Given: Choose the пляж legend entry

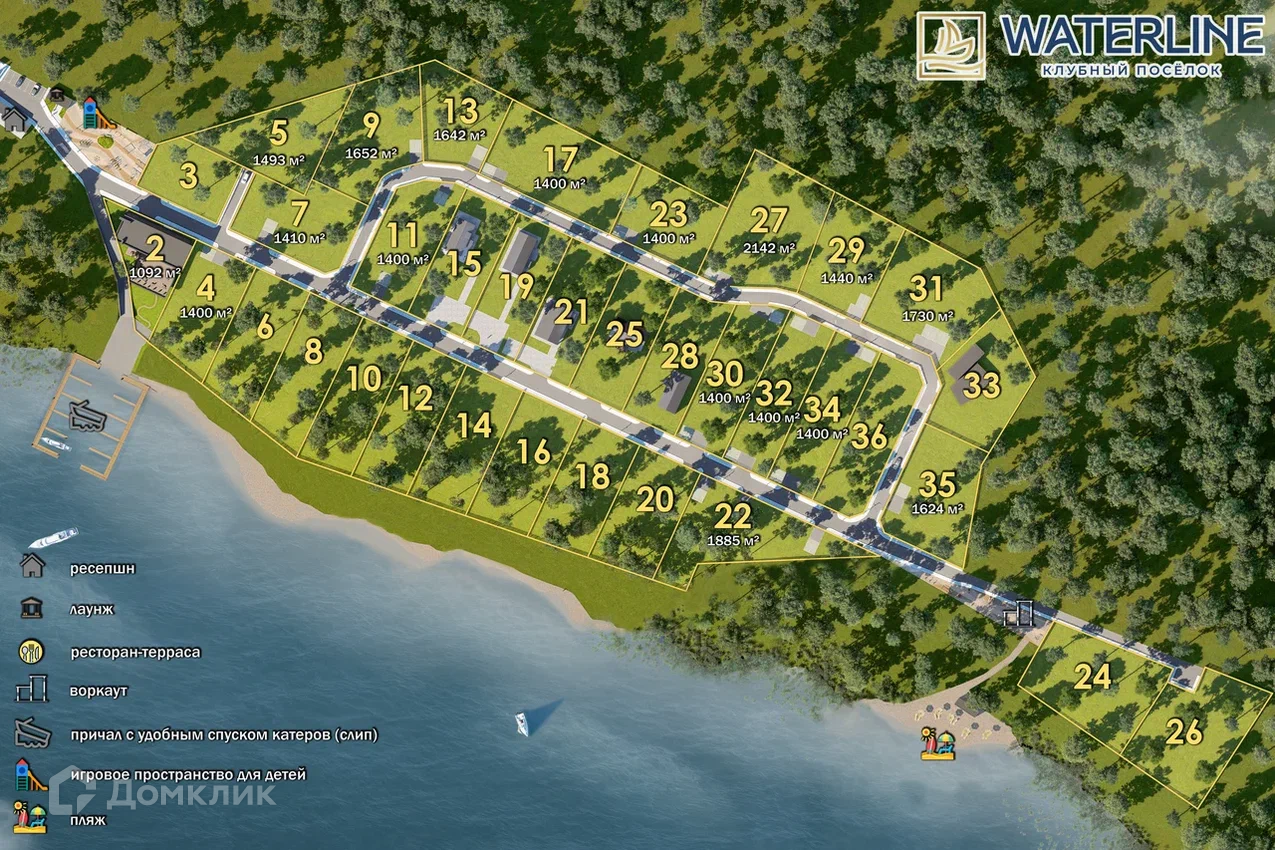Looking at the screenshot, I should click(88, 818).
